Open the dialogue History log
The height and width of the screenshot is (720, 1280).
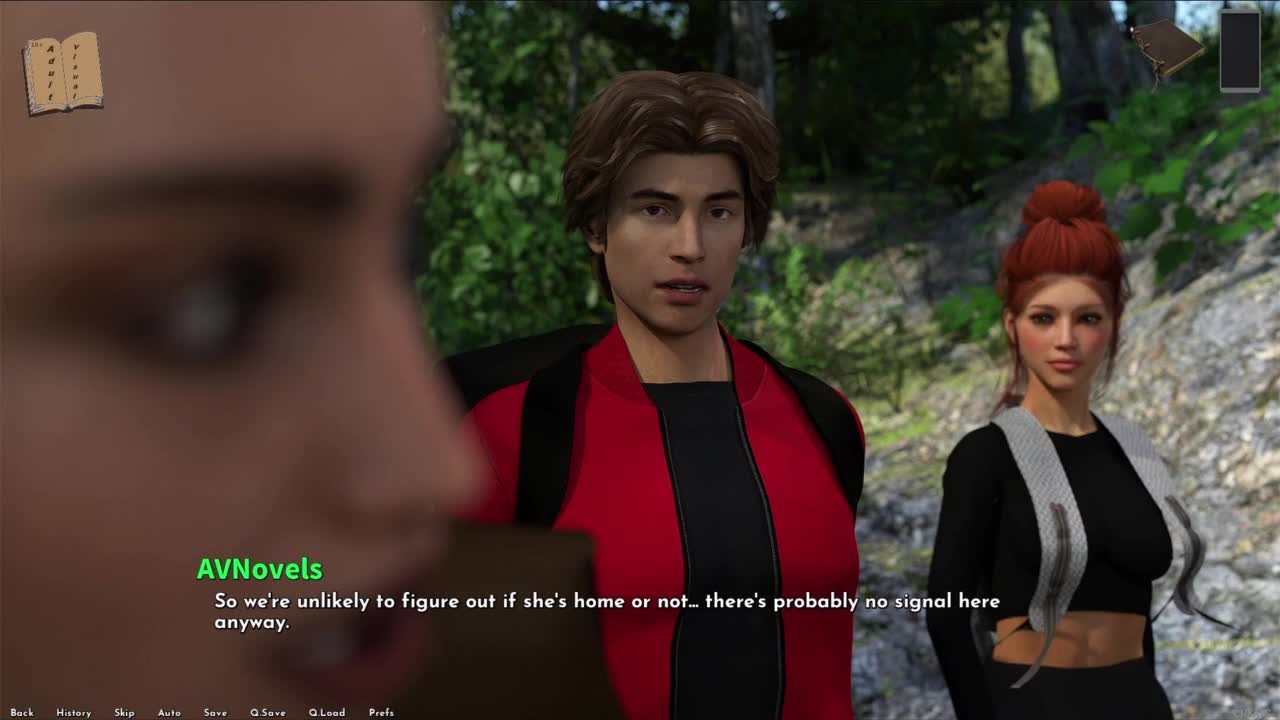coord(73,713)
